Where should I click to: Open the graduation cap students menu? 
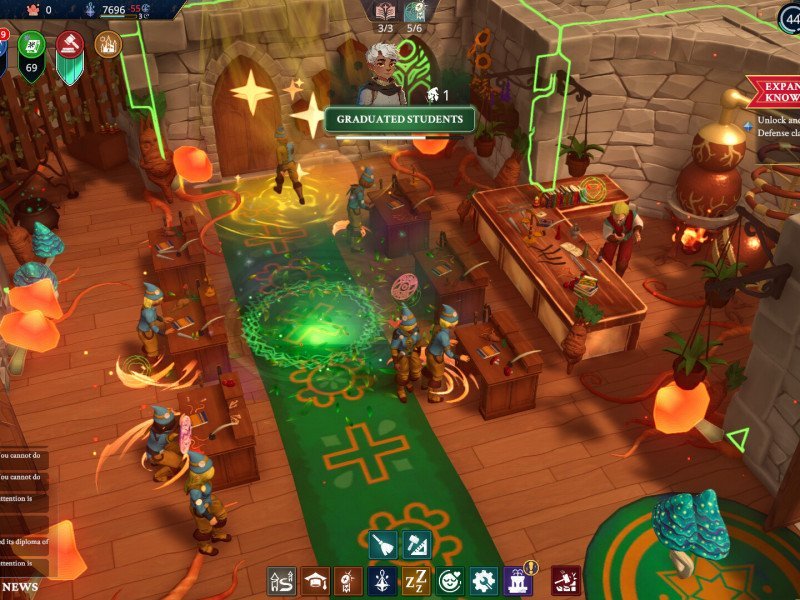(316, 581)
